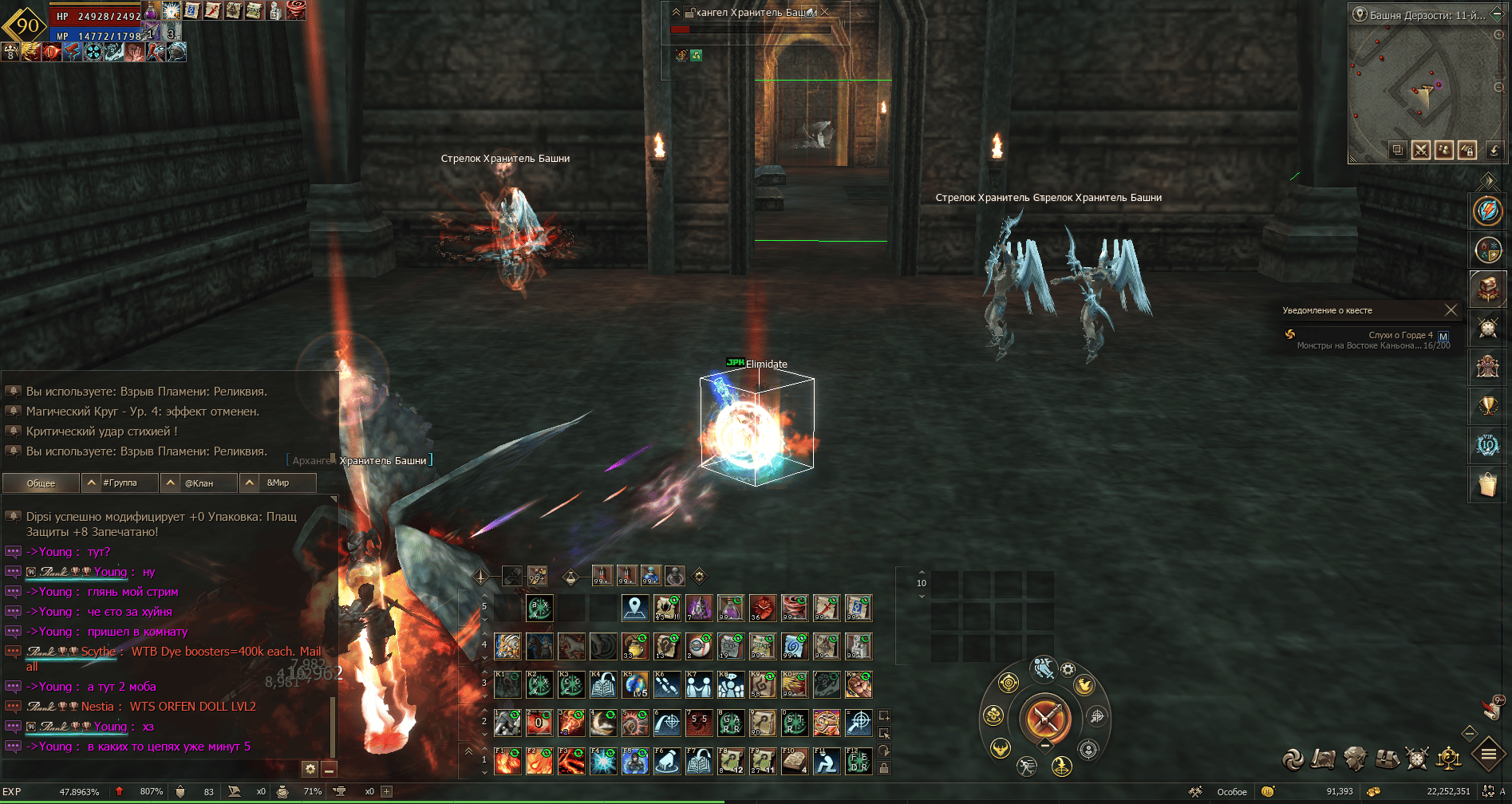Viewport: 1512px width, 804px height.
Task: Activate the F4 ice burst skill
Action: point(603,761)
